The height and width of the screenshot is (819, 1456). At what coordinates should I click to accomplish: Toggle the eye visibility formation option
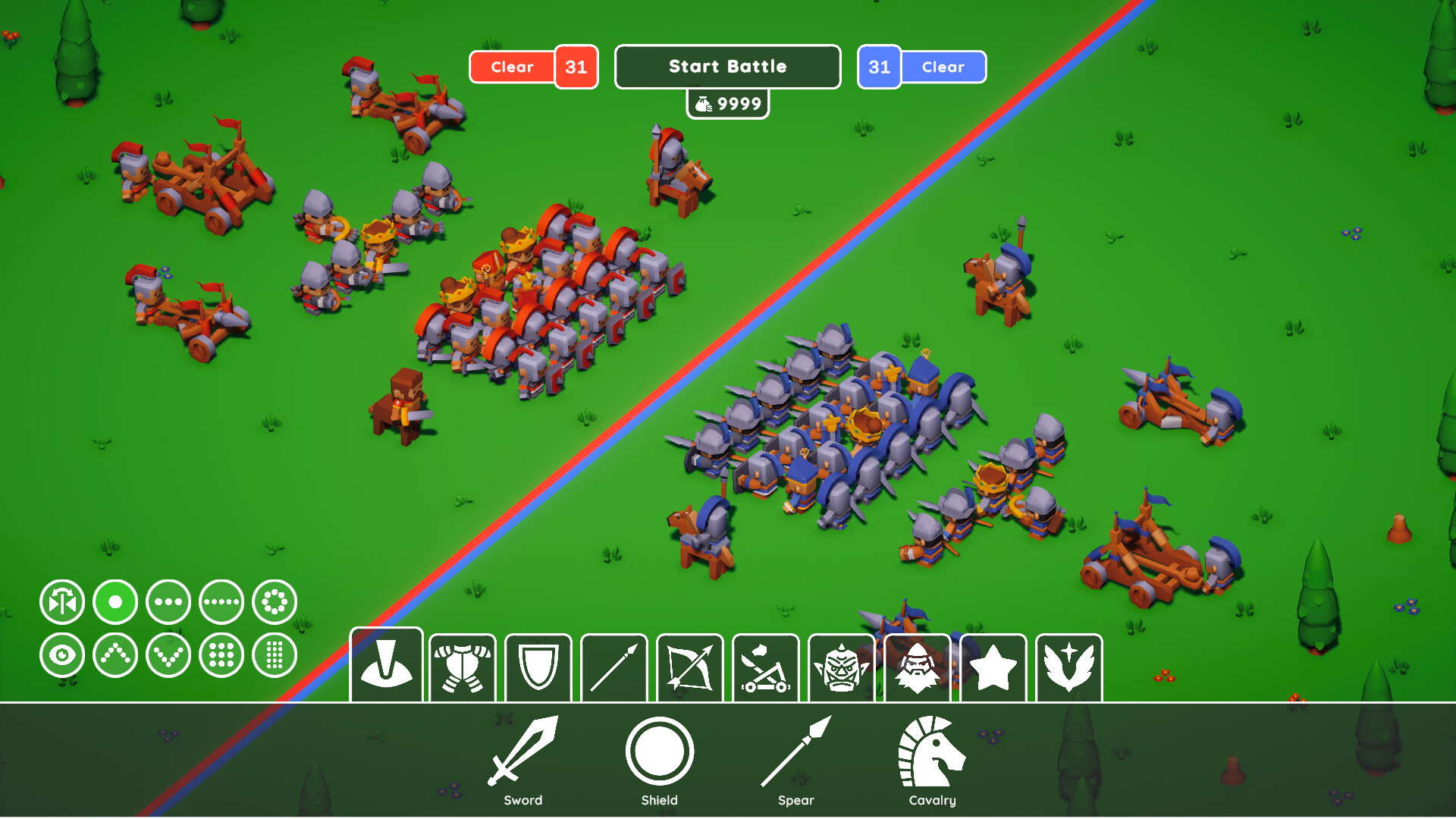tap(62, 654)
